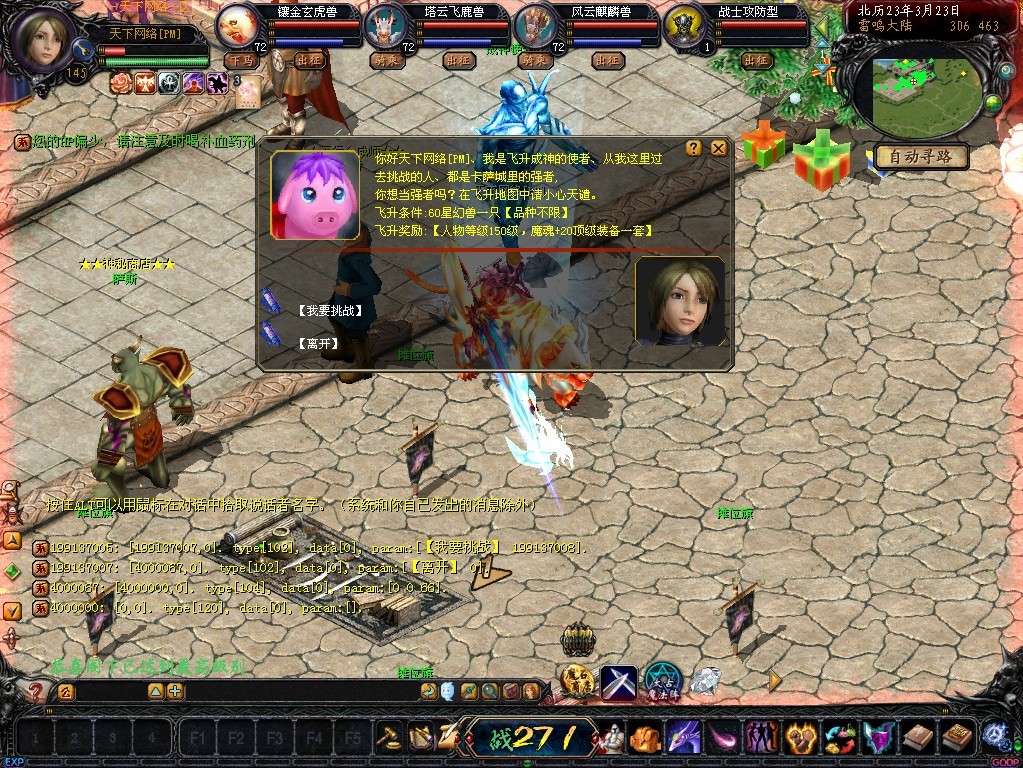This screenshot has width=1023, height=768.
Task: Choose the 【我要挑战】 dialogue option
Action: (x=329, y=311)
